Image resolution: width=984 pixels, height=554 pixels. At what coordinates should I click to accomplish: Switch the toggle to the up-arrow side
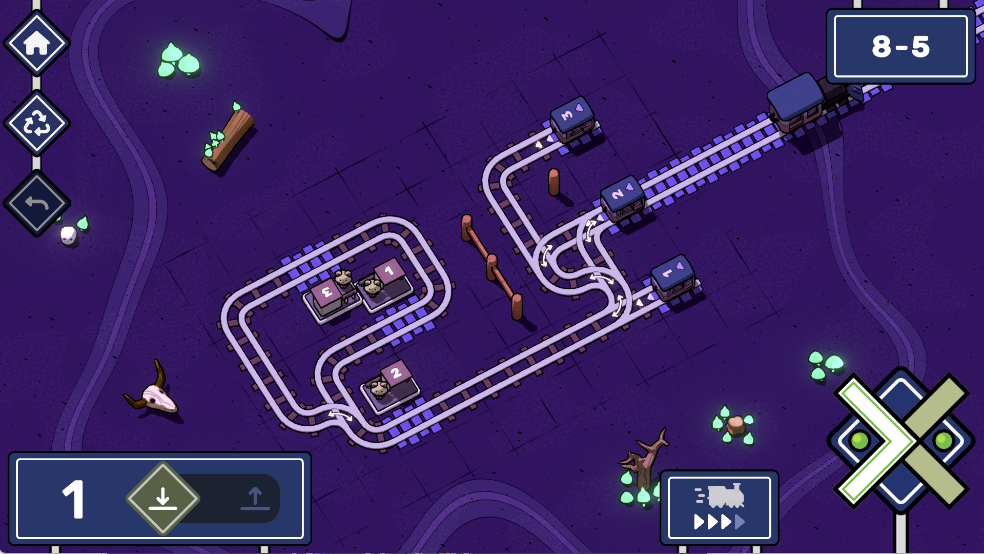[x=253, y=498]
